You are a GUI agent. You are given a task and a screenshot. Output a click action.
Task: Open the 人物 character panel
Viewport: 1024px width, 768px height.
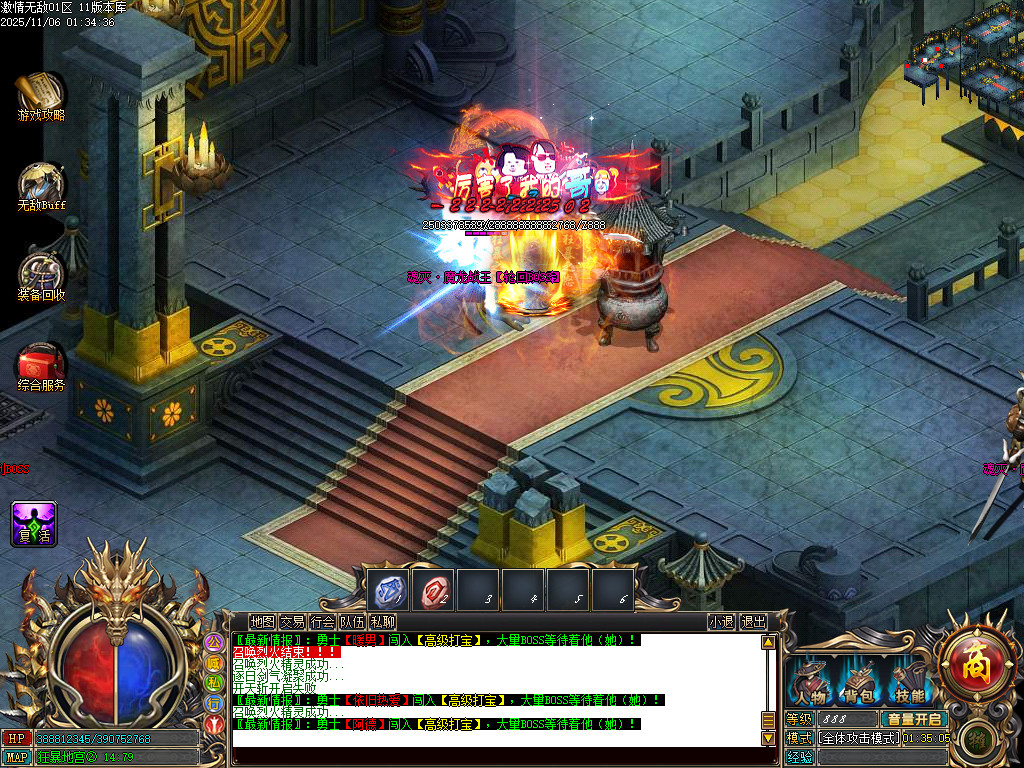[808, 683]
